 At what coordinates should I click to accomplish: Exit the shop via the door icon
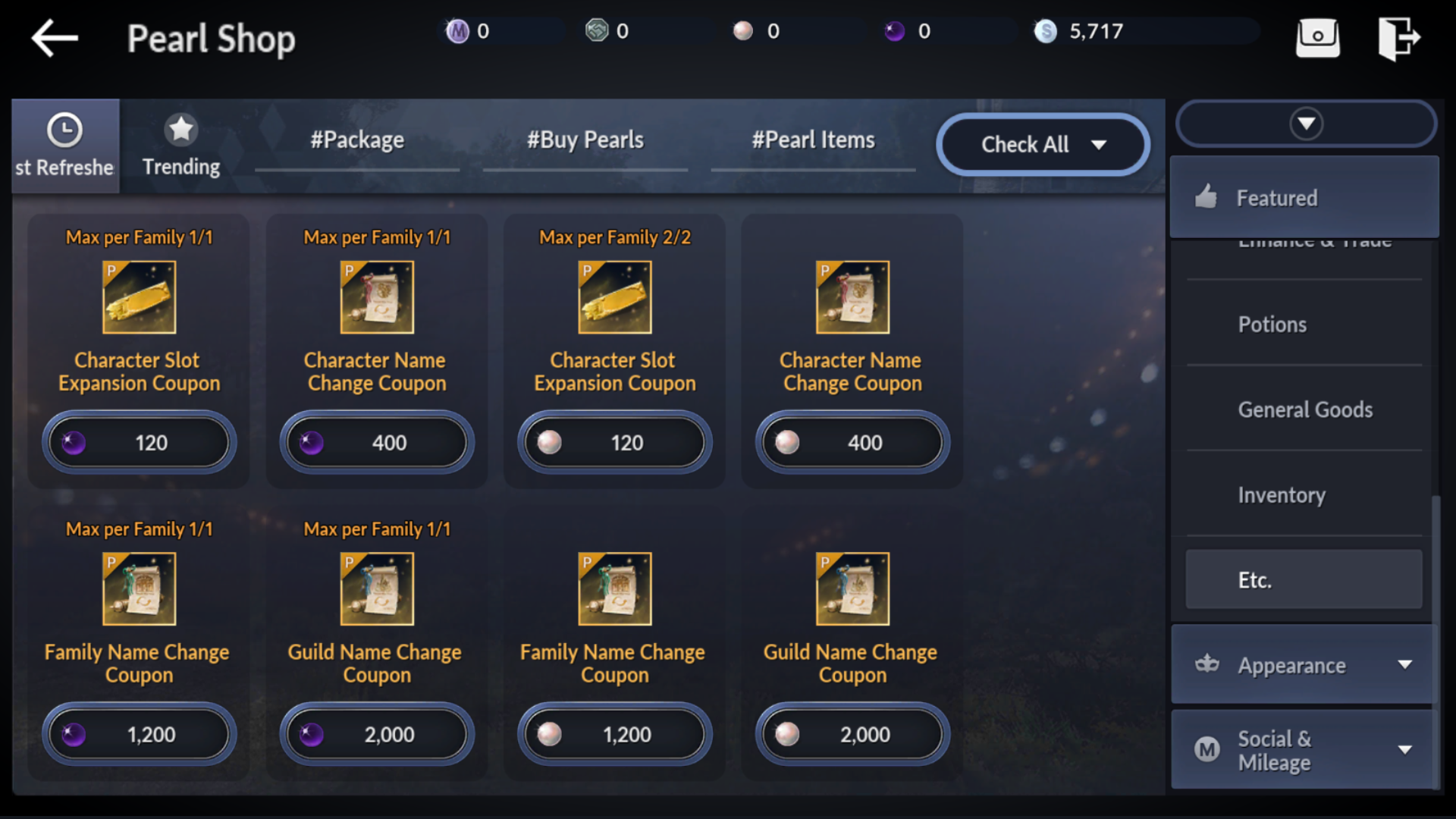click(1398, 38)
